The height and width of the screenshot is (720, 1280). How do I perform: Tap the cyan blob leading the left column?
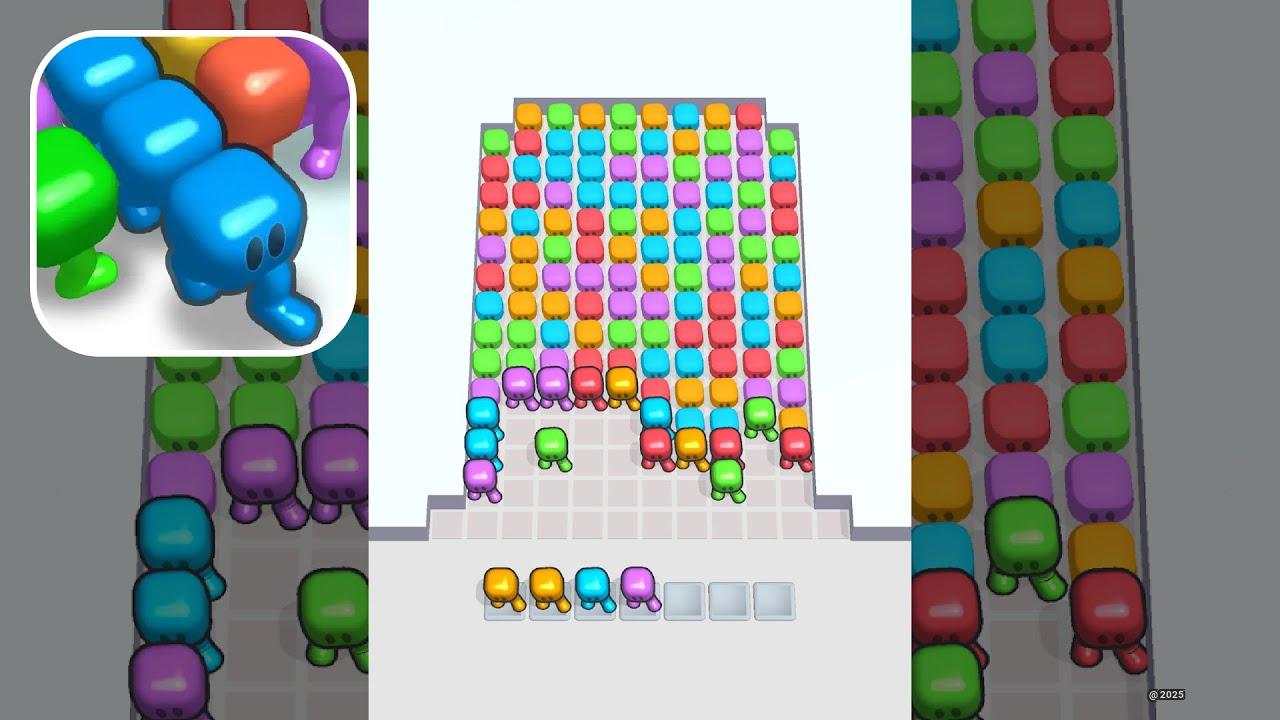coord(482,440)
